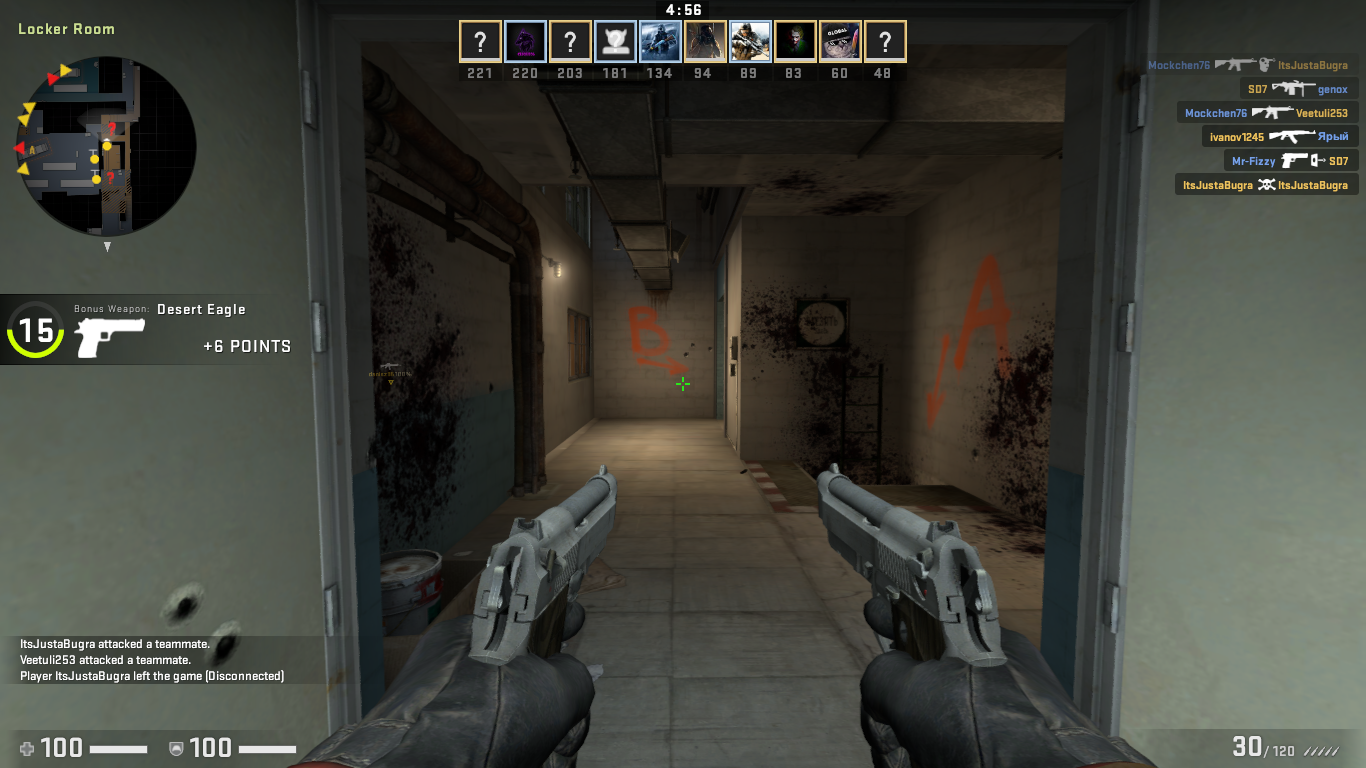Click the Desert Eagle bonus weapon icon
Viewport: 1366px width, 768px height.
click(x=110, y=337)
